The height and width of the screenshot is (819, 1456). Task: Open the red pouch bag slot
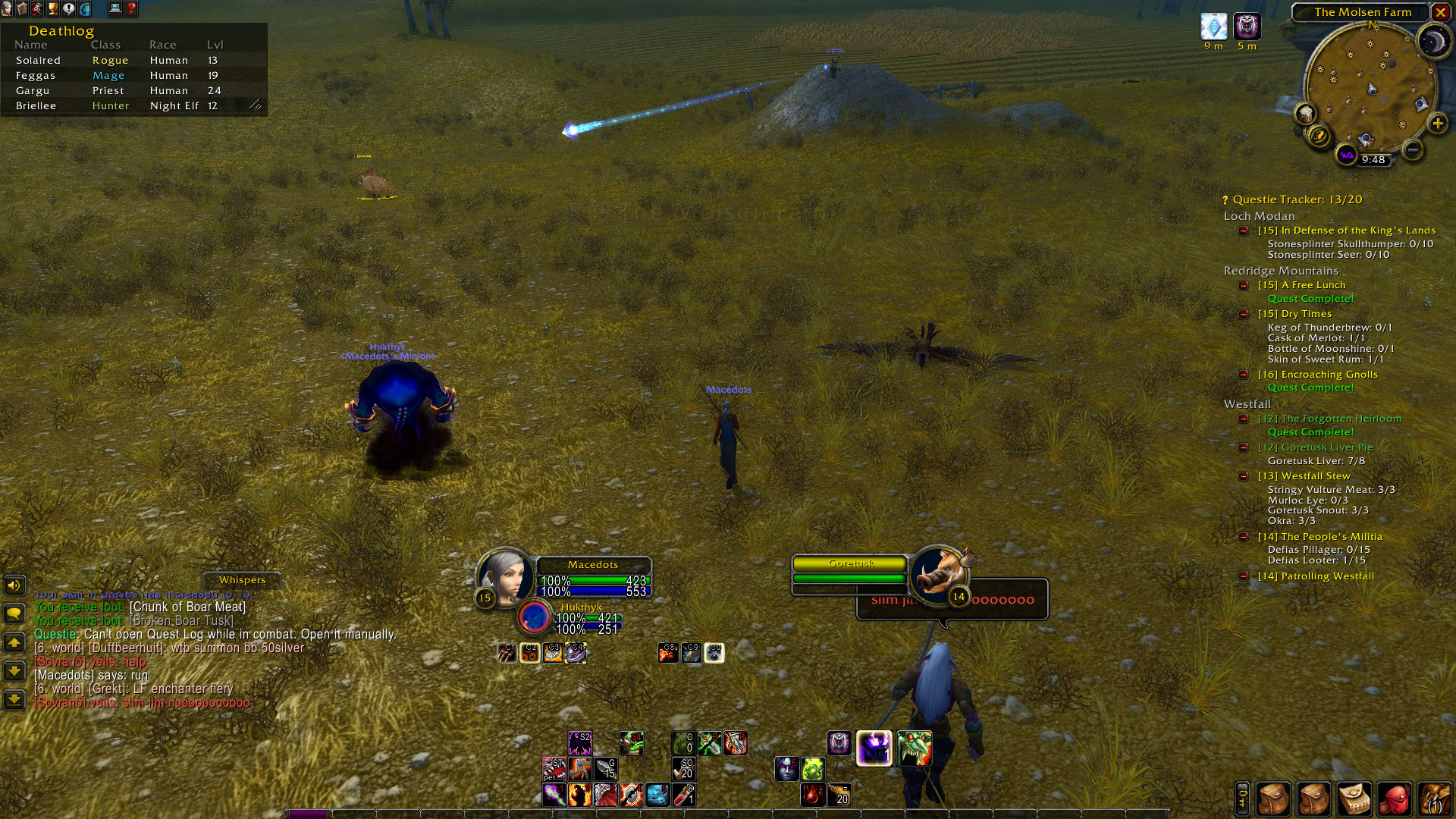(x=1394, y=799)
